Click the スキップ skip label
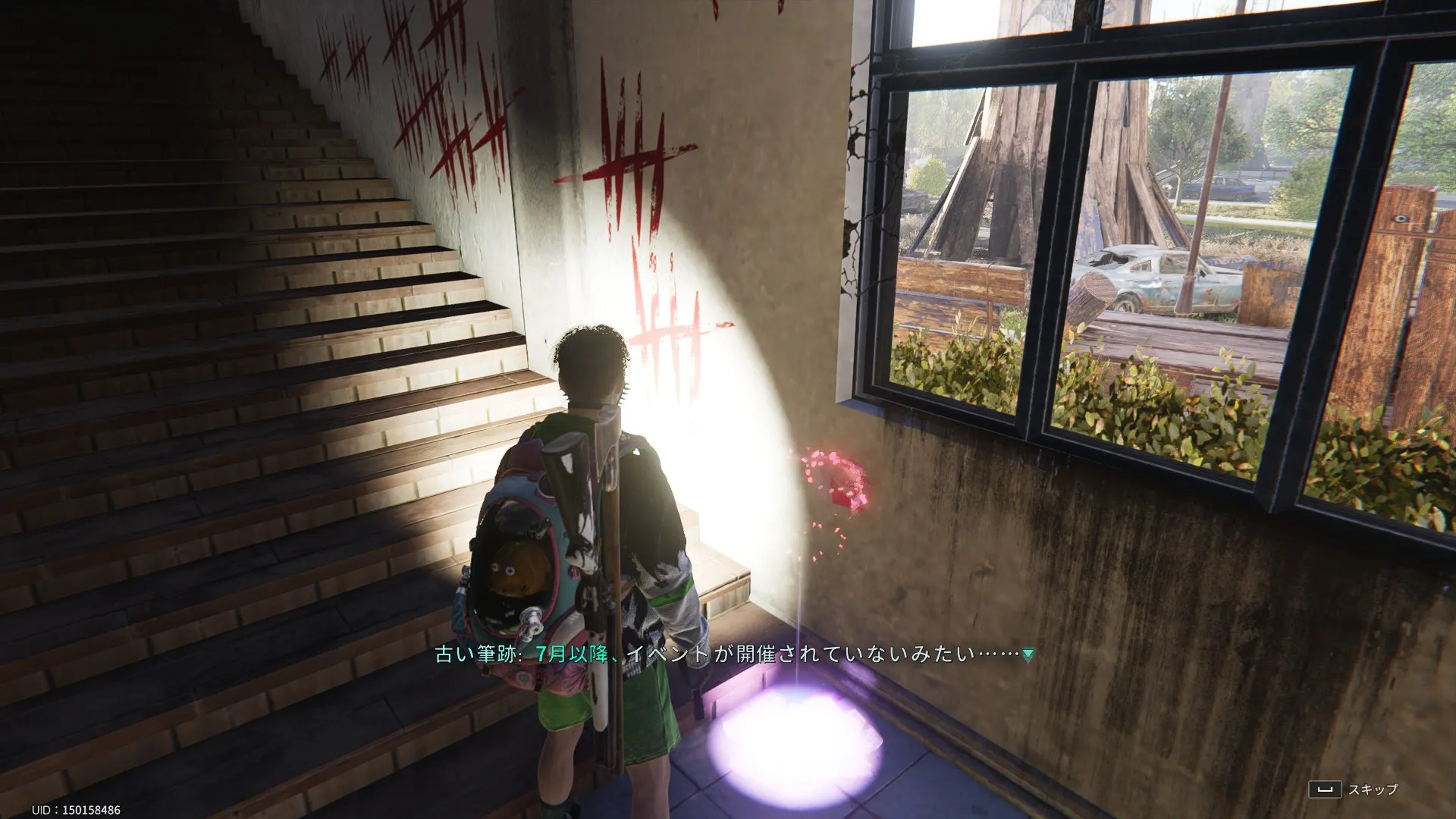 point(1372,789)
